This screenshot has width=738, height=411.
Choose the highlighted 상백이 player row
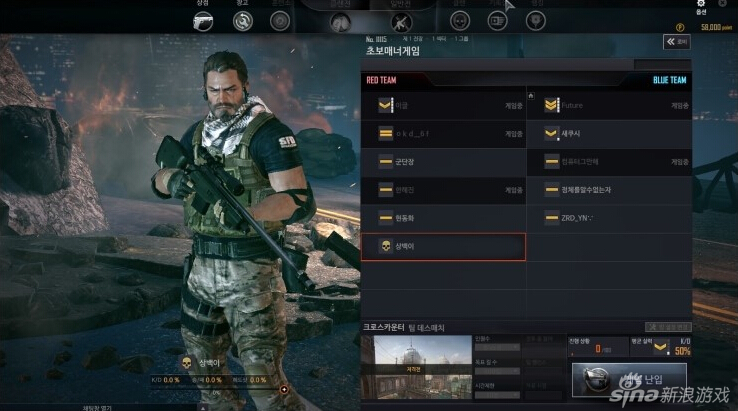click(x=443, y=246)
